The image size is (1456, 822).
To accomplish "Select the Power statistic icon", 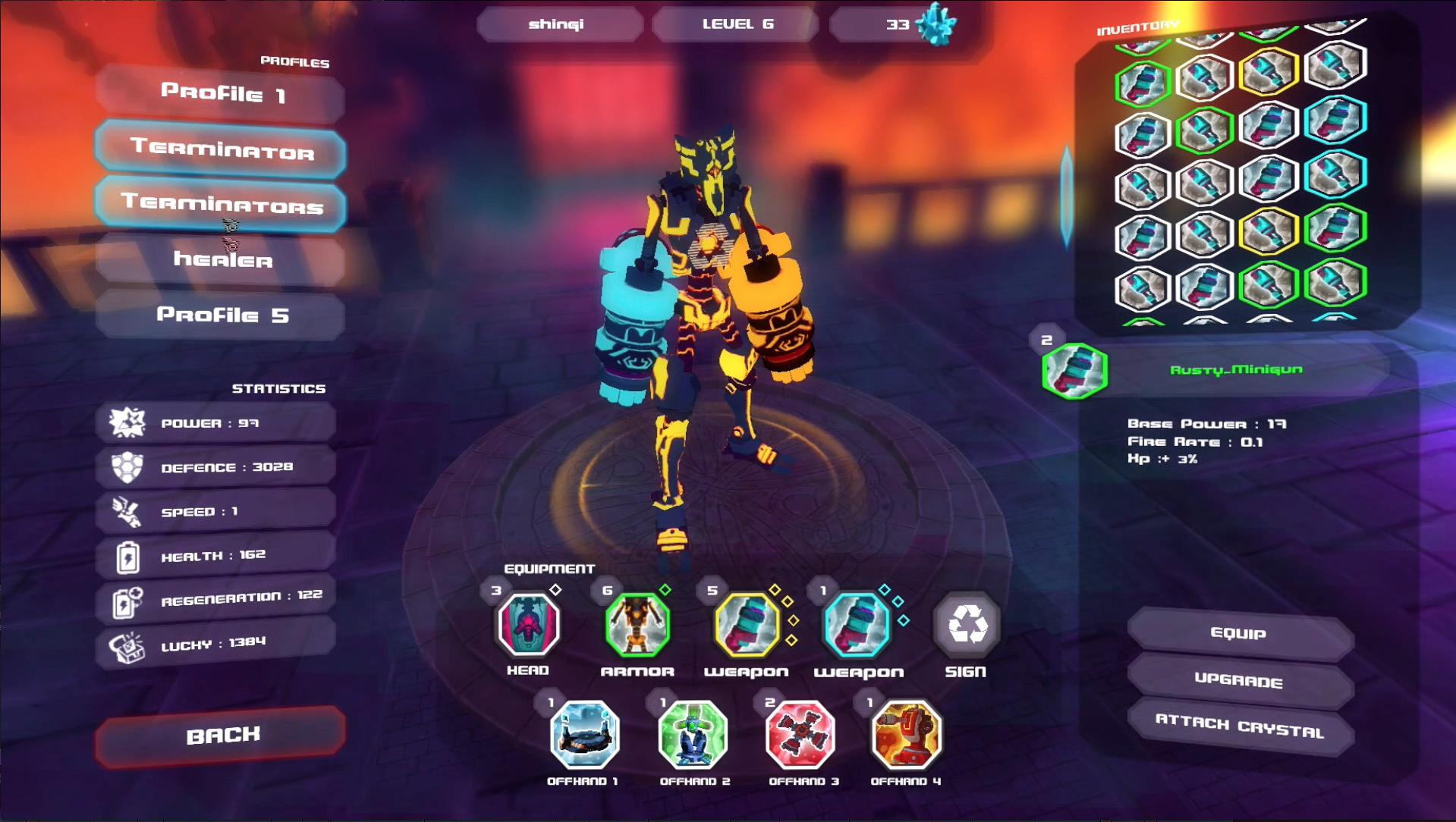I will tap(127, 422).
